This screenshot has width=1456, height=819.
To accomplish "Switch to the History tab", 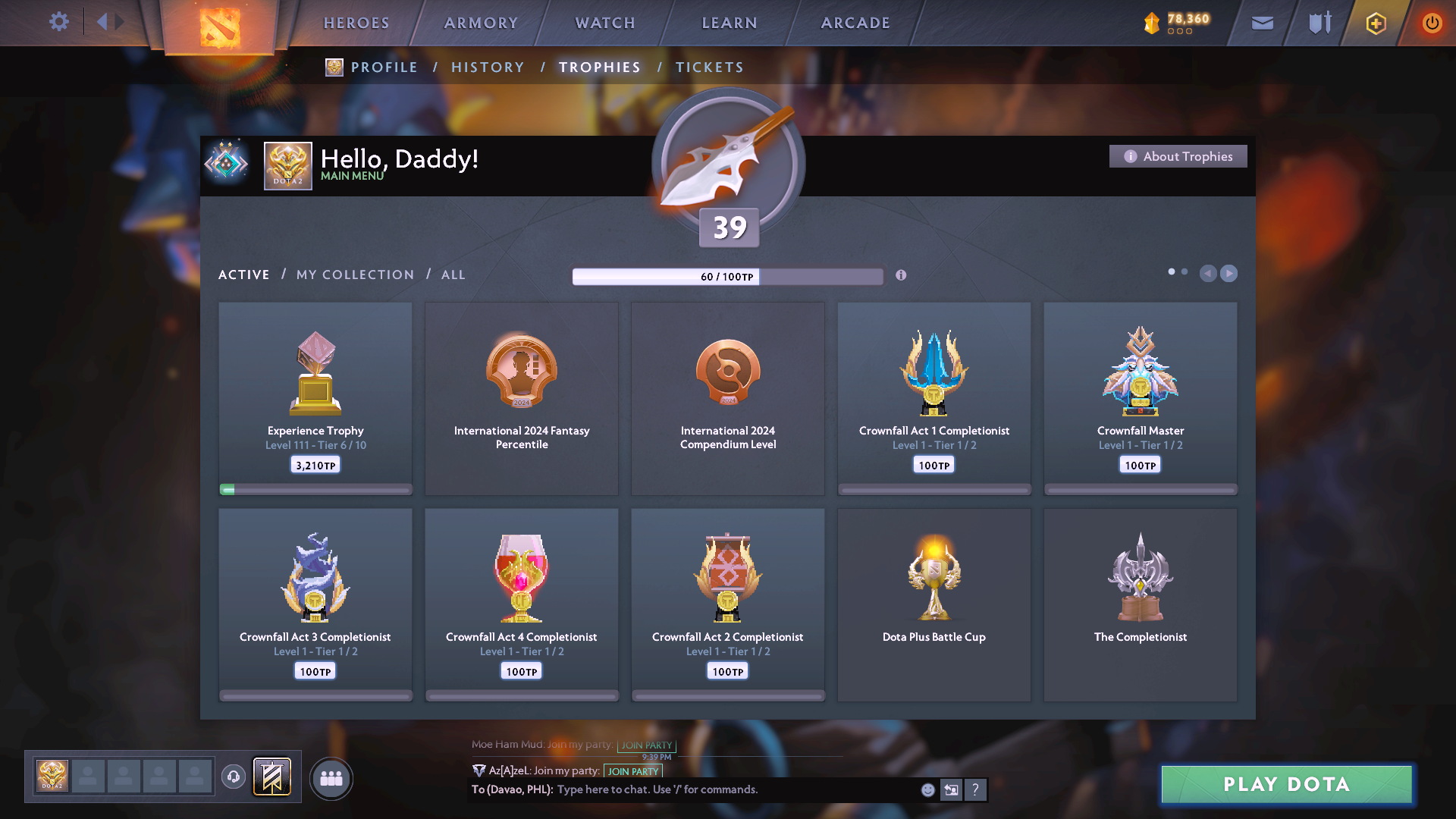I will [x=488, y=67].
